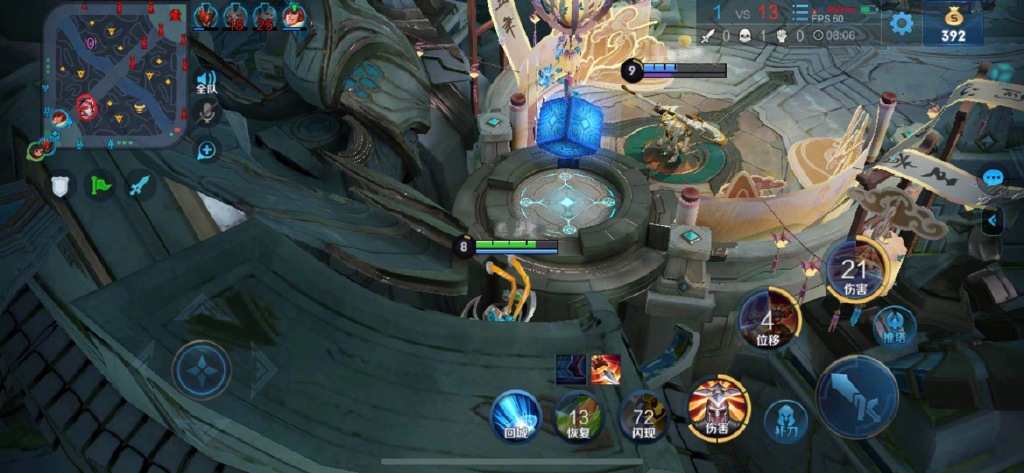Open settings with the blue gear icon
This screenshot has width=1024, height=473.
click(x=902, y=24)
